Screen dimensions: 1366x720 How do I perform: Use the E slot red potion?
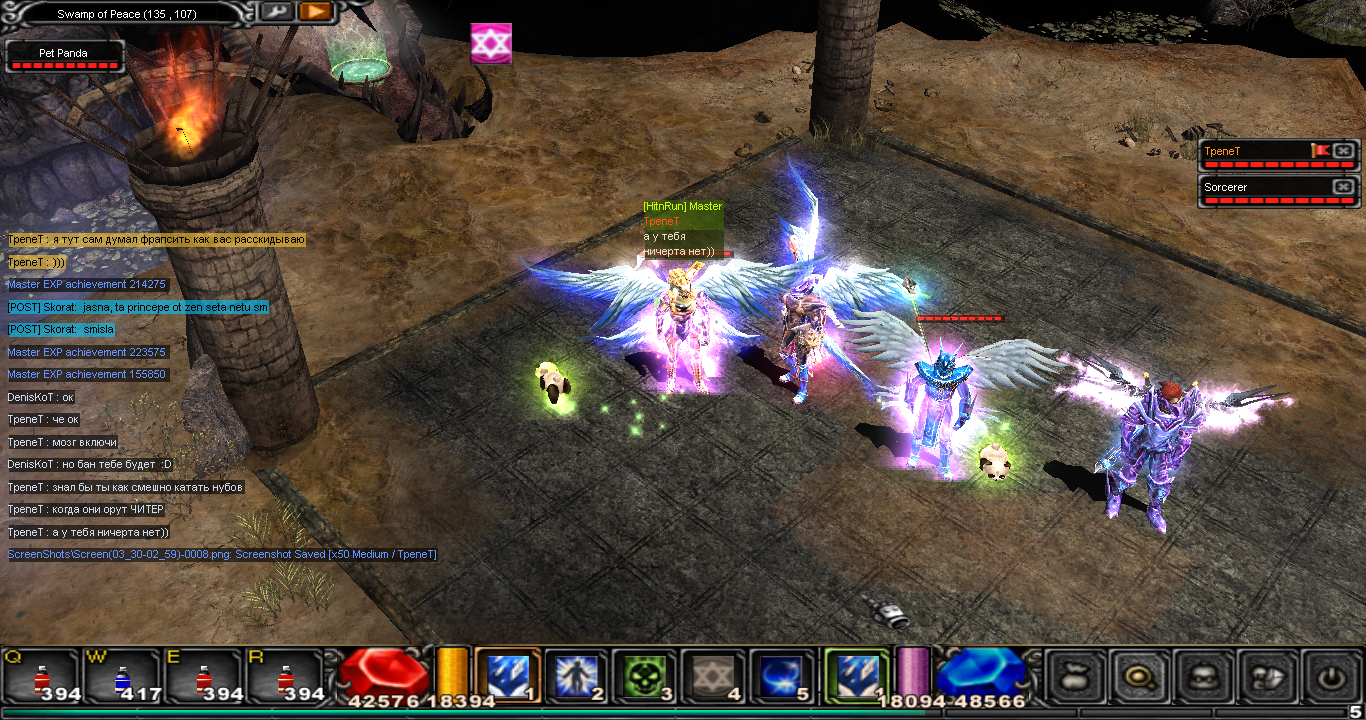pyautogui.click(x=203, y=675)
